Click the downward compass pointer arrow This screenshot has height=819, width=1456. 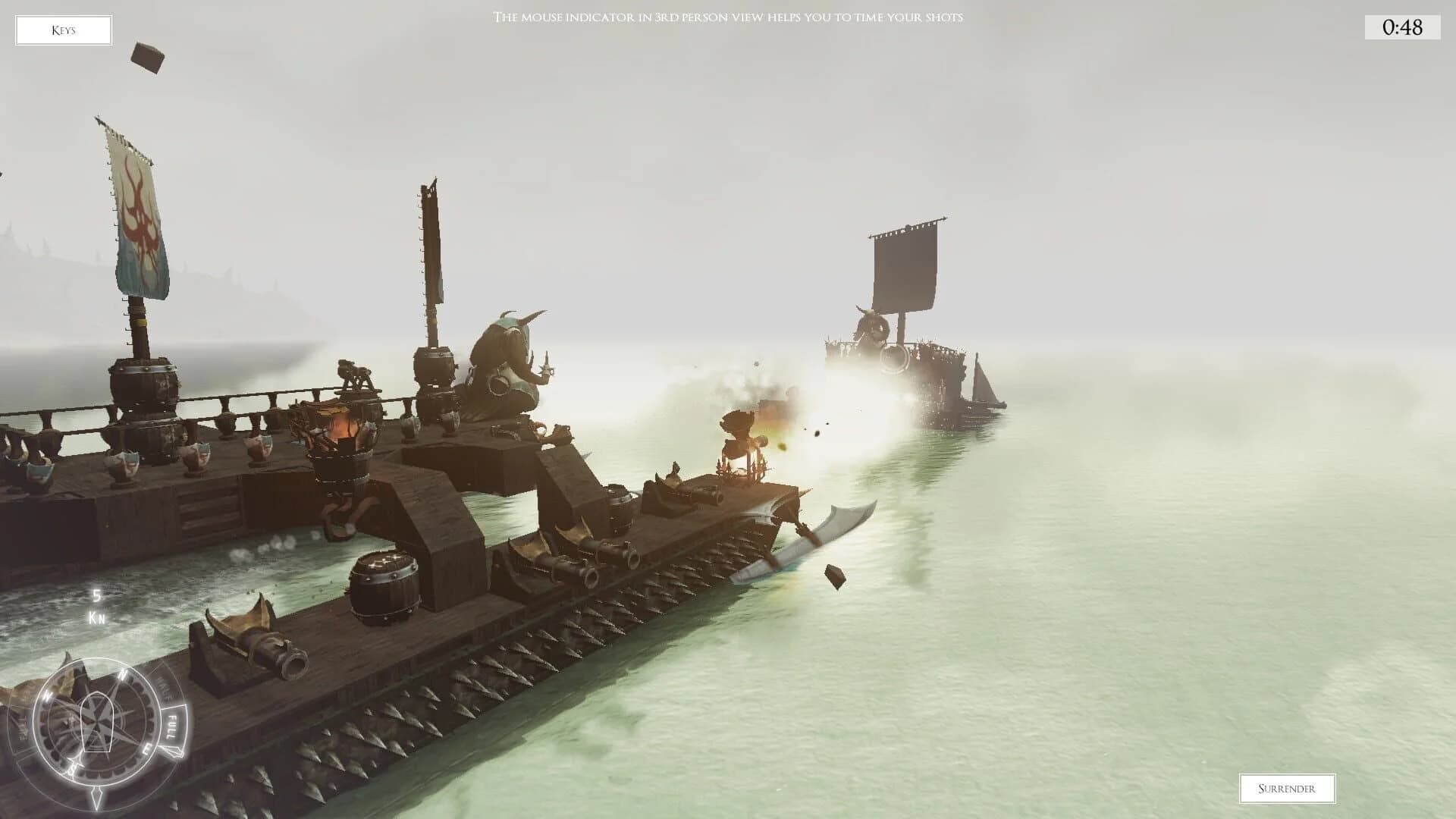pos(97,796)
